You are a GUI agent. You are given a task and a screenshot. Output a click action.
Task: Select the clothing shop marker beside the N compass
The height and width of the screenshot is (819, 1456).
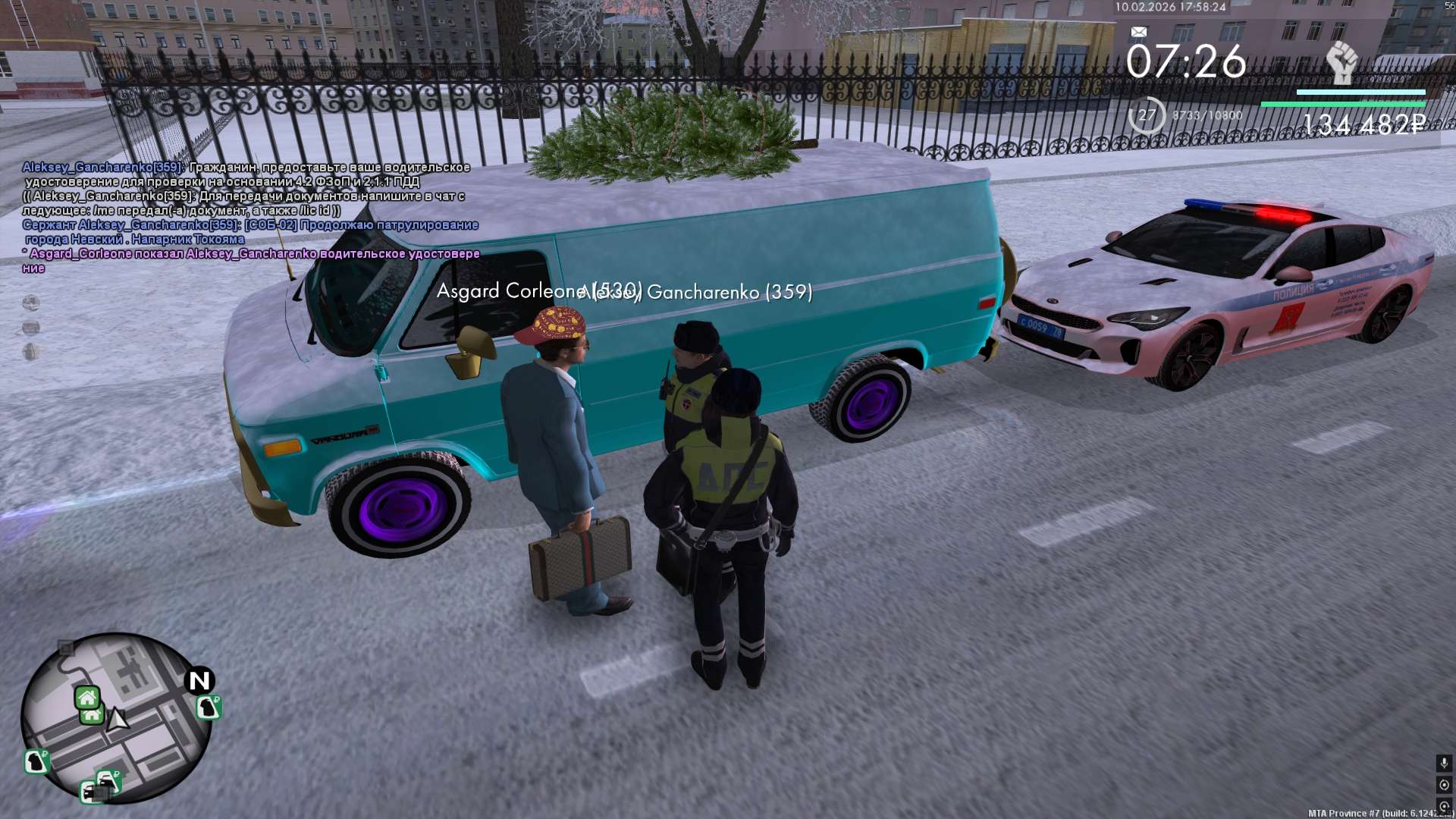pos(209,708)
